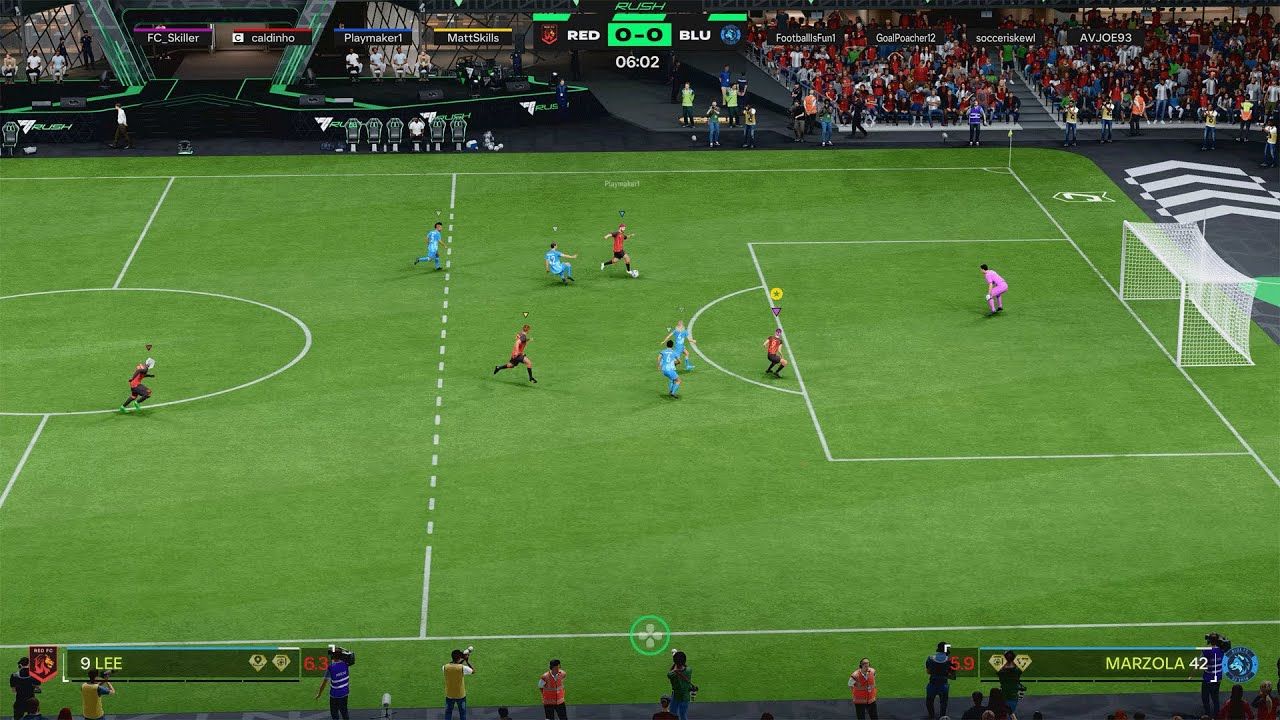Select the first diamond perk icon near LEE
Image resolution: width=1280 pixels, height=720 pixels.
[256, 662]
